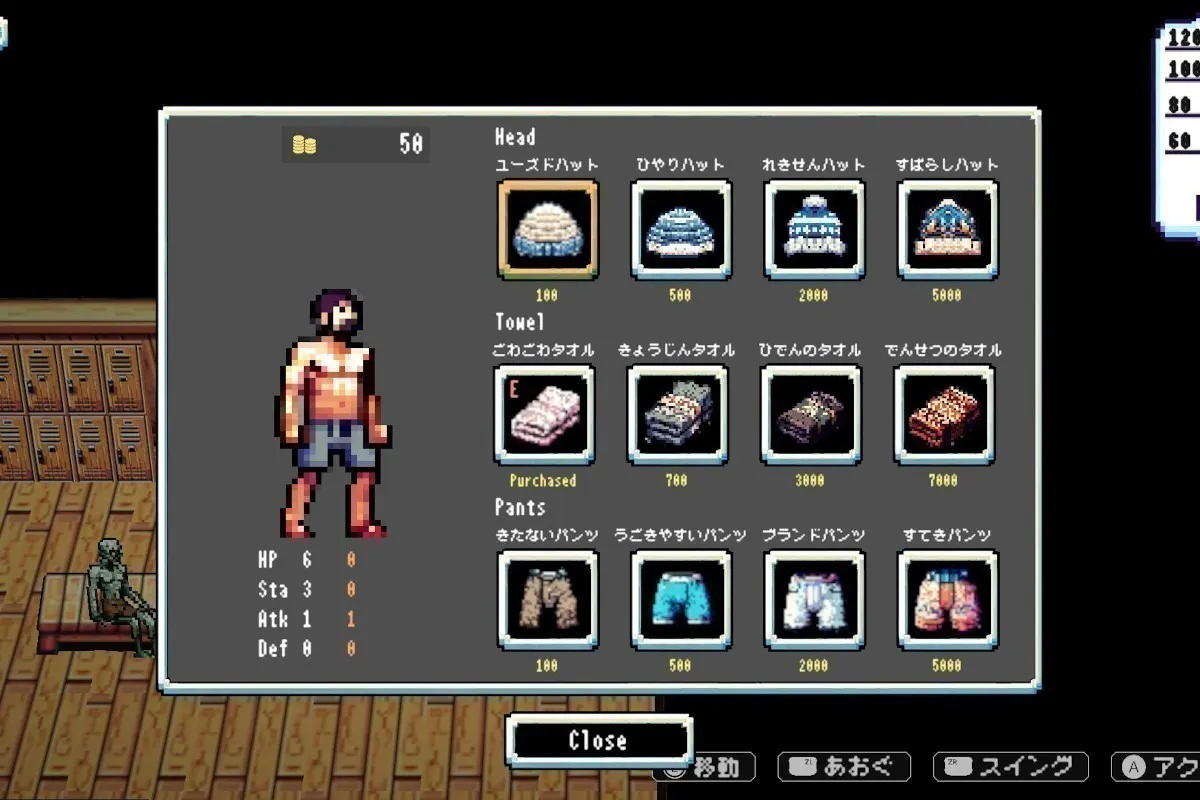
Task: Buy the すばらしハット hat for 5000
Action: click(x=947, y=229)
